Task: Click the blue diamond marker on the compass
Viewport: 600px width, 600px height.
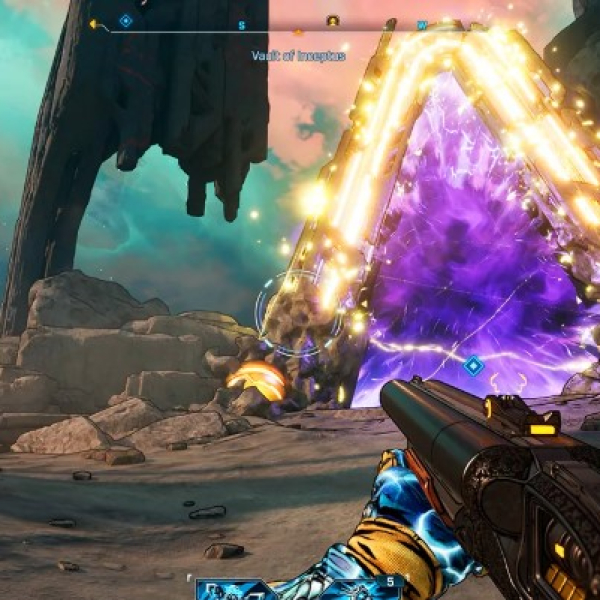Action: [x=126, y=20]
